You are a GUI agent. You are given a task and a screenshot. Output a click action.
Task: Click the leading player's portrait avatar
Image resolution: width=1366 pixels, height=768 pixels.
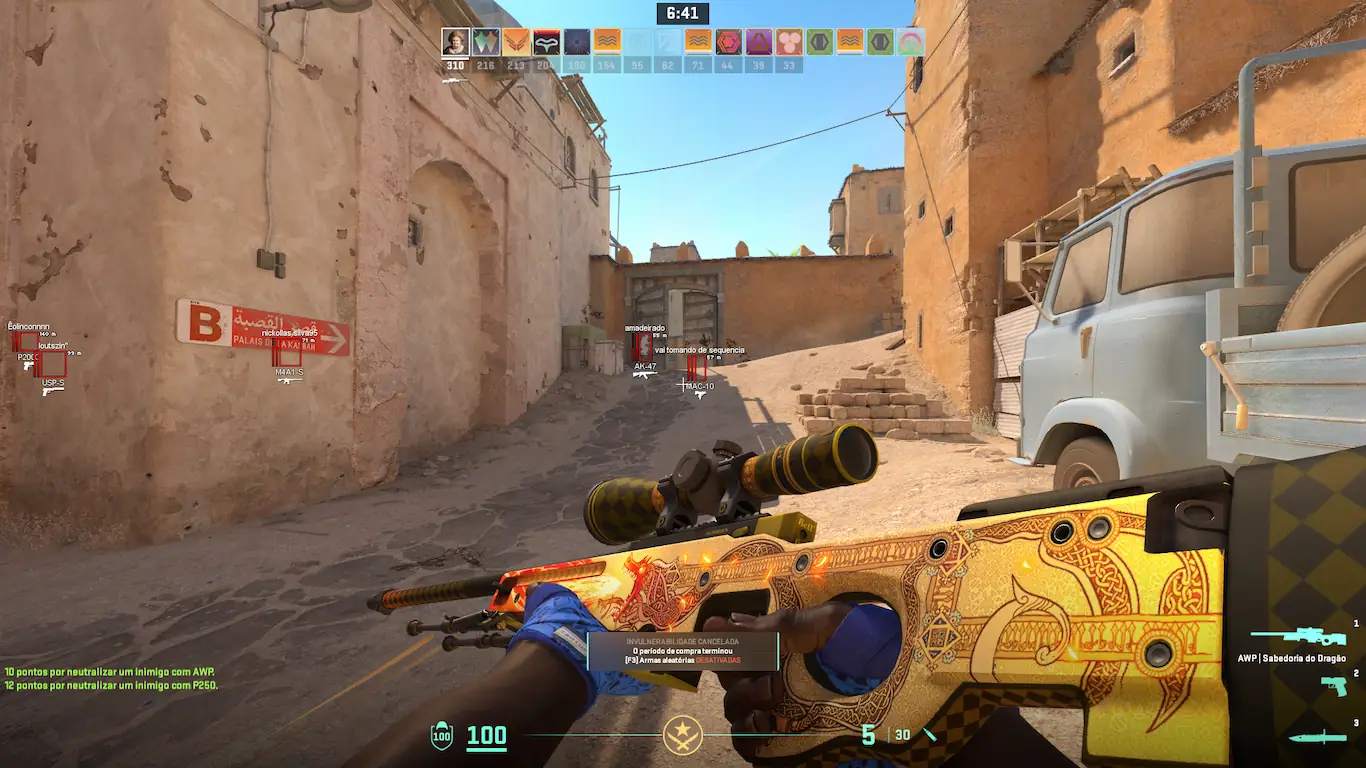pyautogui.click(x=456, y=42)
